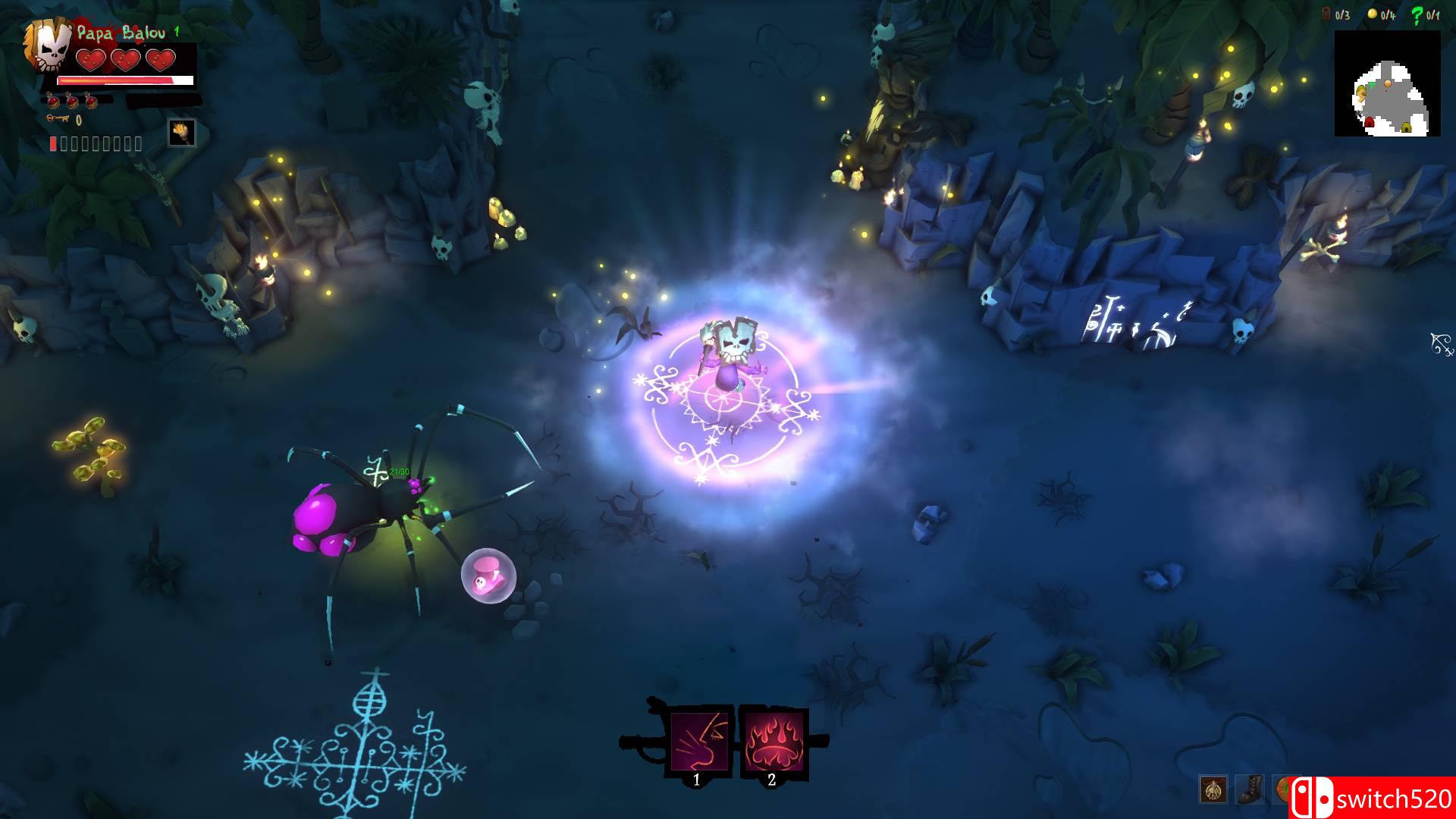The height and width of the screenshot is (819, 1456).
Task: Open the brown doll collectible counter
Action: point(1326,14)
